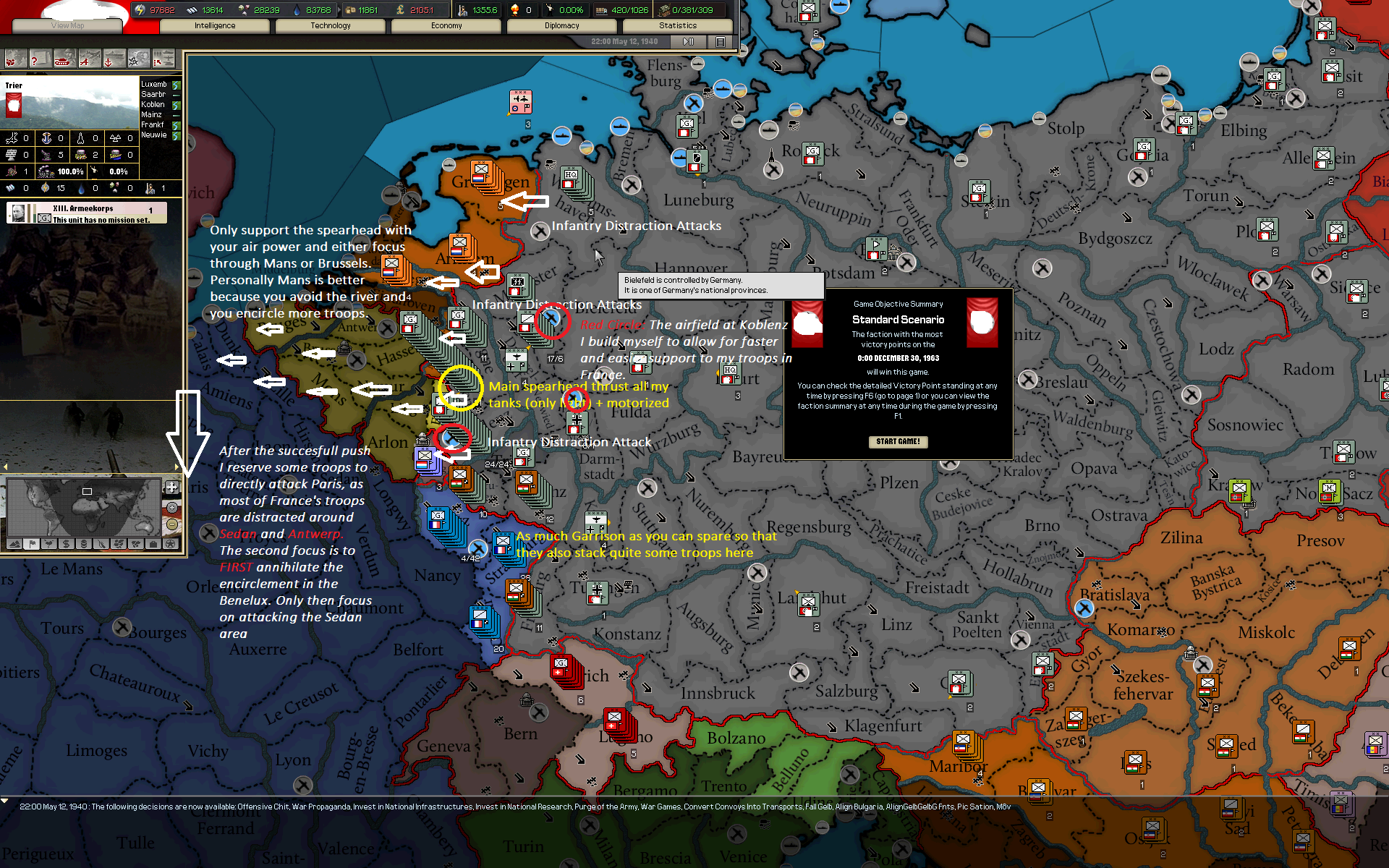Open the Technology tab
This screenshot has width=1389, height=868.
pos(330,25)
